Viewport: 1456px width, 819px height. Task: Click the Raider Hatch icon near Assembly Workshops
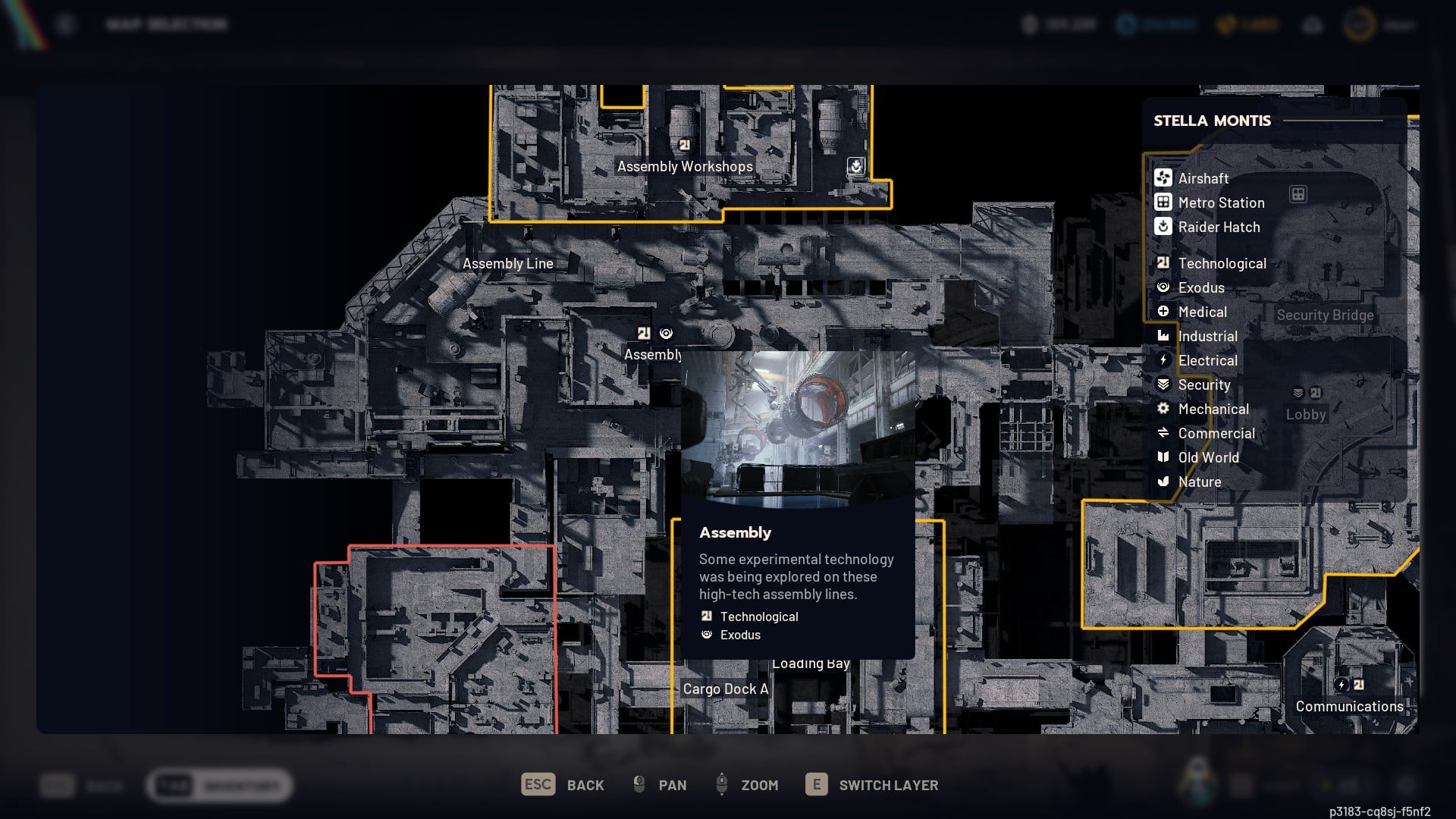855,166
